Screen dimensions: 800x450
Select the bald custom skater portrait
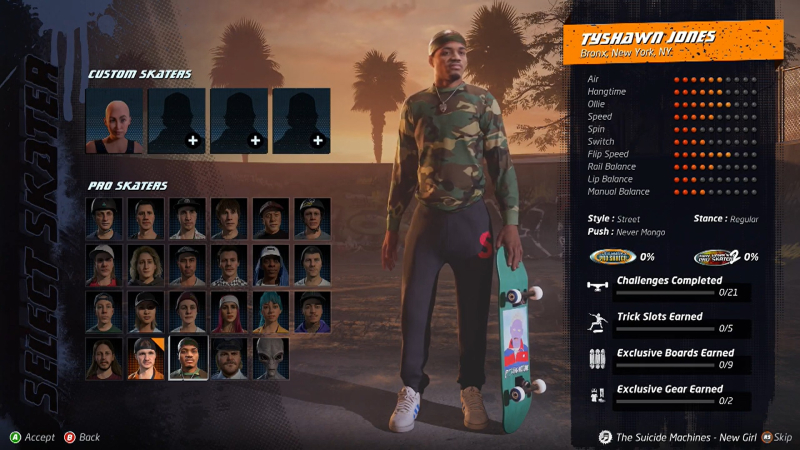click(x=113, y=120)
